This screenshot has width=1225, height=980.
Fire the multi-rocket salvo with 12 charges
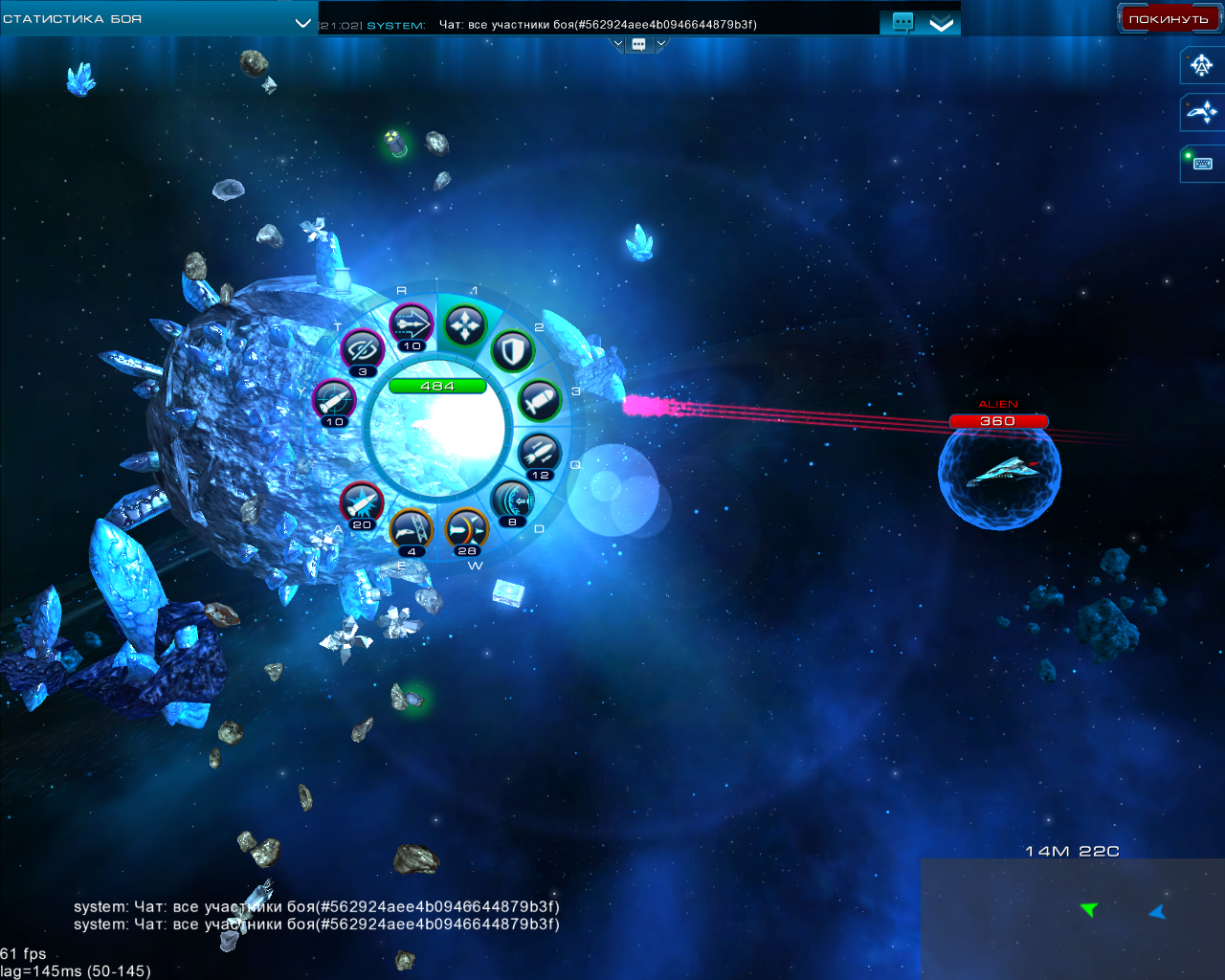[540, 453]
